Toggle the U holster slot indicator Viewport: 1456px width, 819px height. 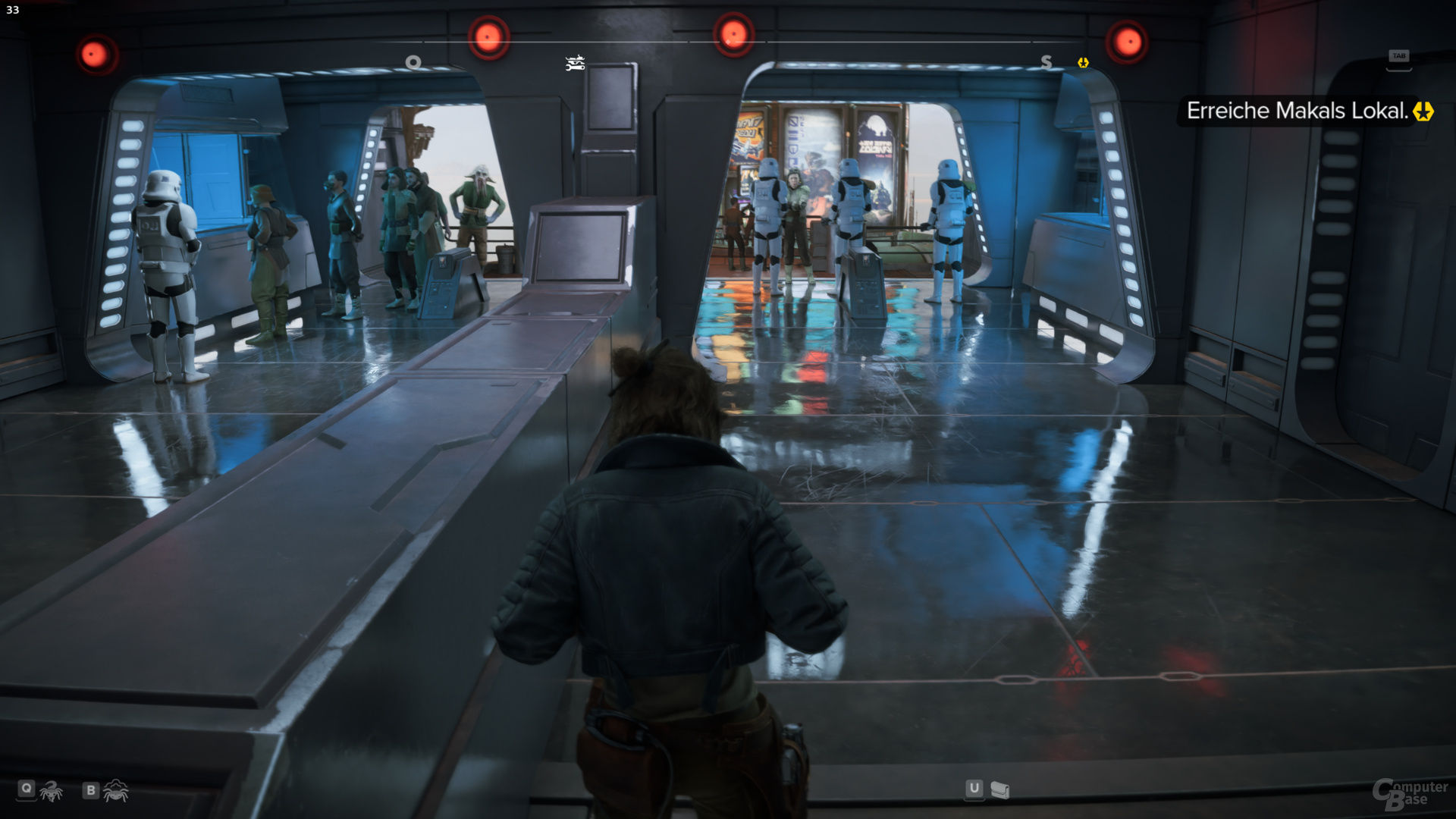tap(974, 790)
